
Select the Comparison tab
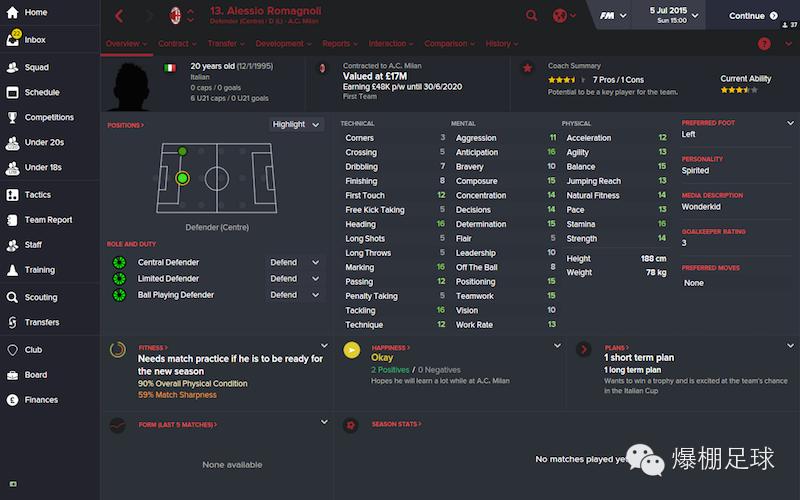click(x=449, y=44)
